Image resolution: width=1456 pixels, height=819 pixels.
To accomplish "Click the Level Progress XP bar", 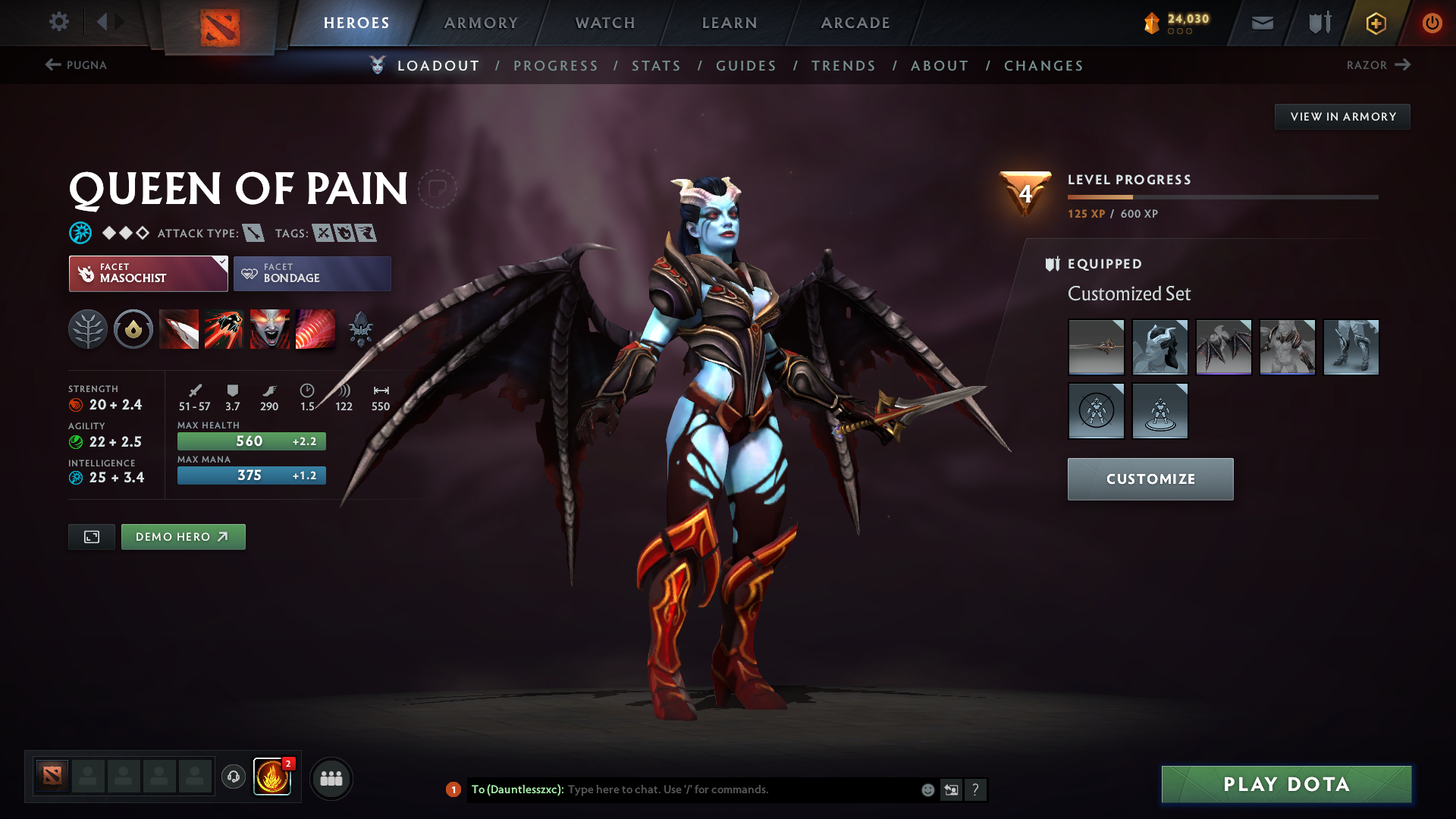I will 1221,199.
